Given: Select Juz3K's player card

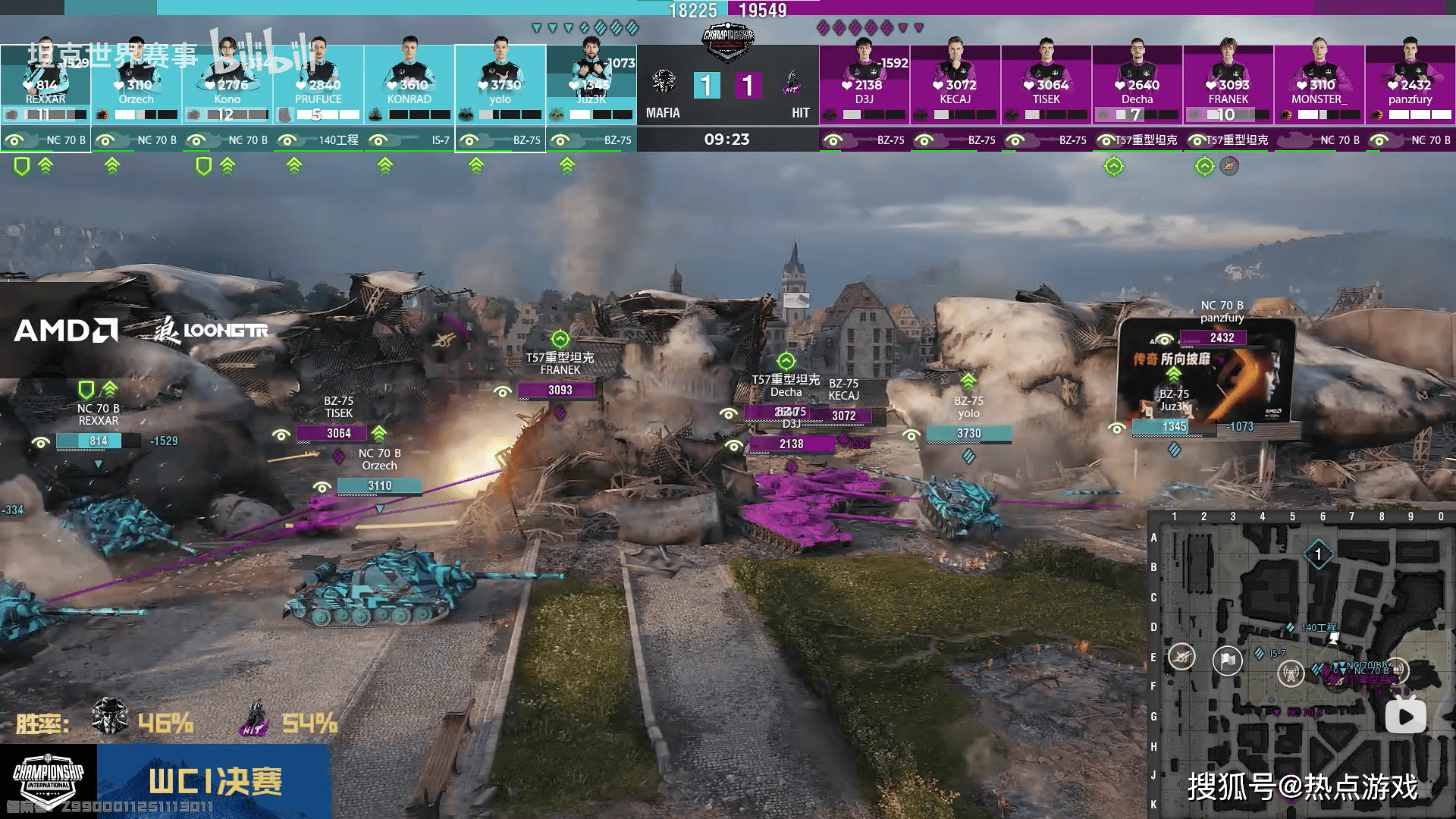Looking at the screenshot, I should pyautogui.click(x=591, y=83).
